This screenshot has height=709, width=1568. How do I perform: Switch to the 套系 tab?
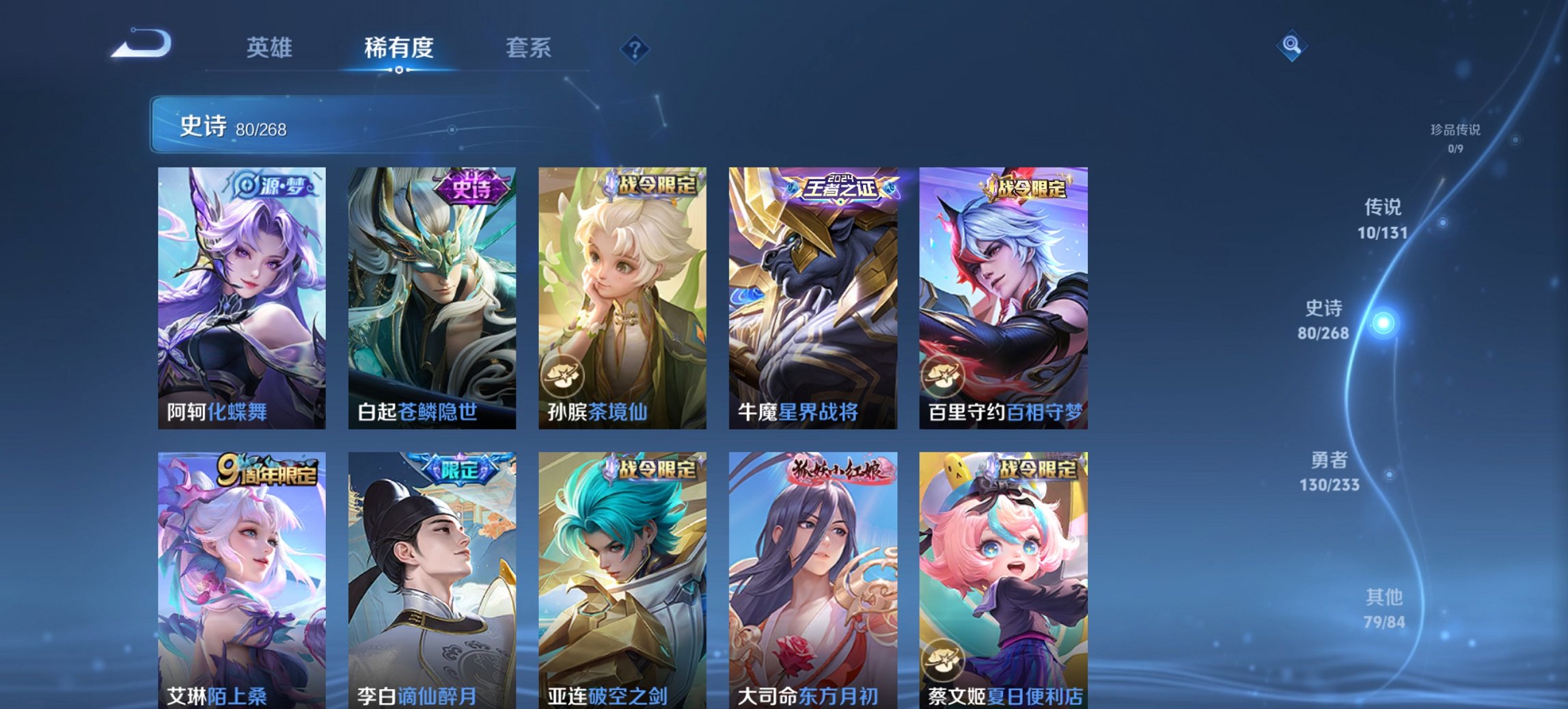(529, 48)
